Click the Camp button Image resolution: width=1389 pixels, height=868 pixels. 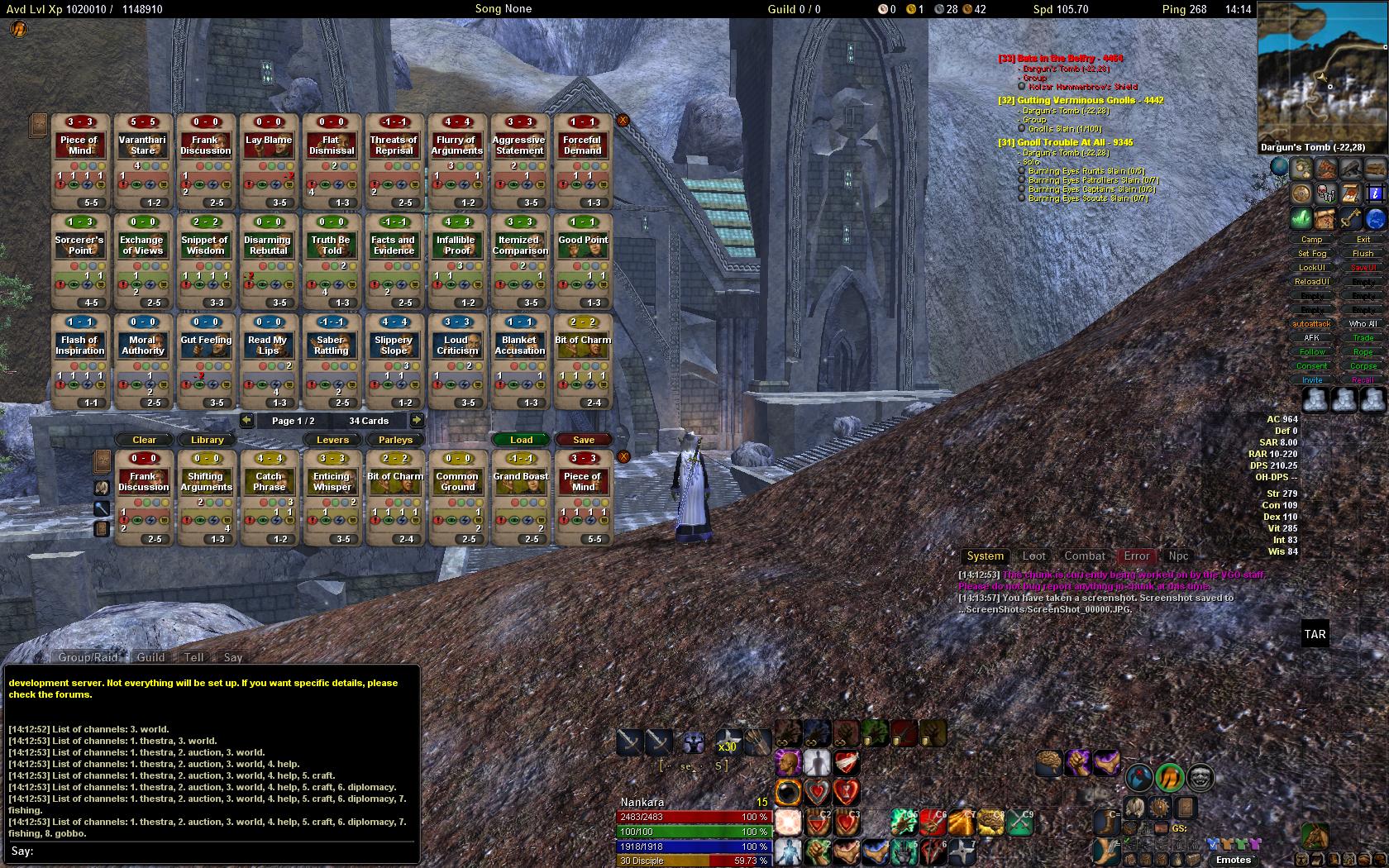pos(1312,240)
